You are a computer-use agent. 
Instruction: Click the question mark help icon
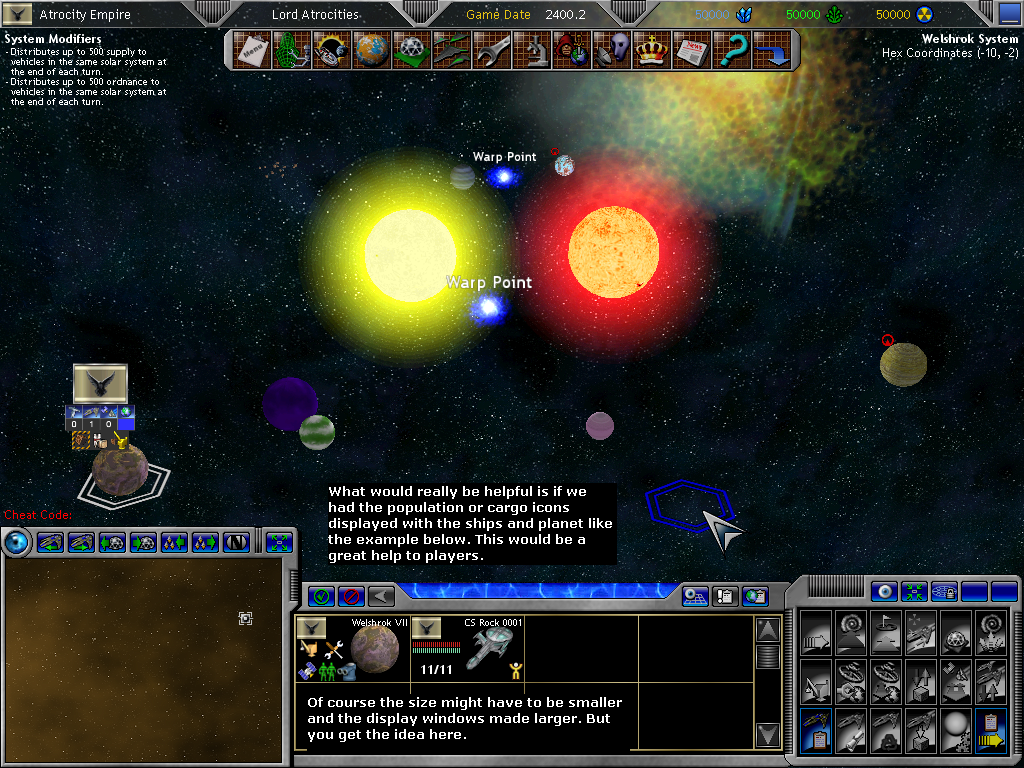click(731, 50)
